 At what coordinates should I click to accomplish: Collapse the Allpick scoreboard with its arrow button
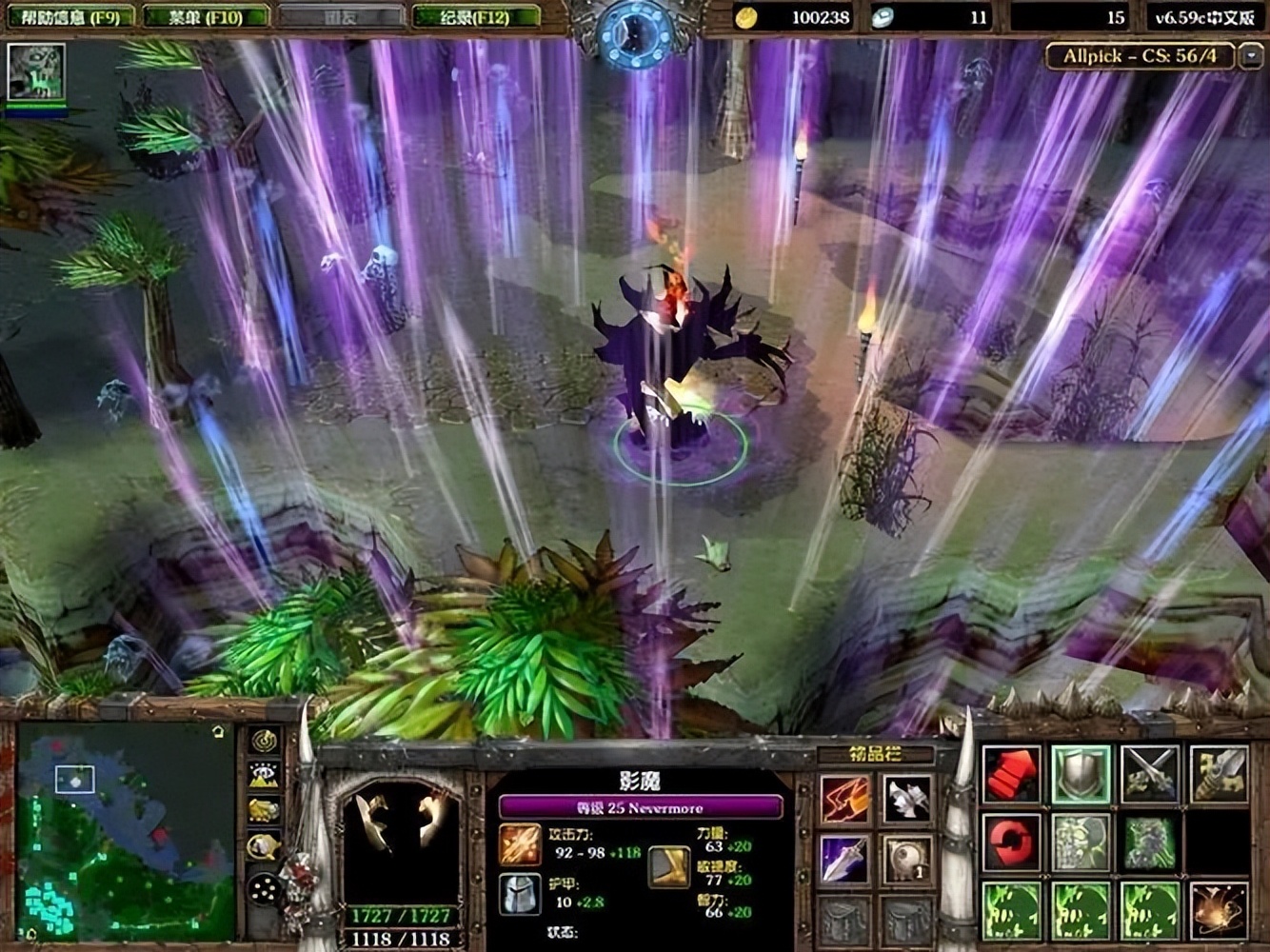(1251, 56)
